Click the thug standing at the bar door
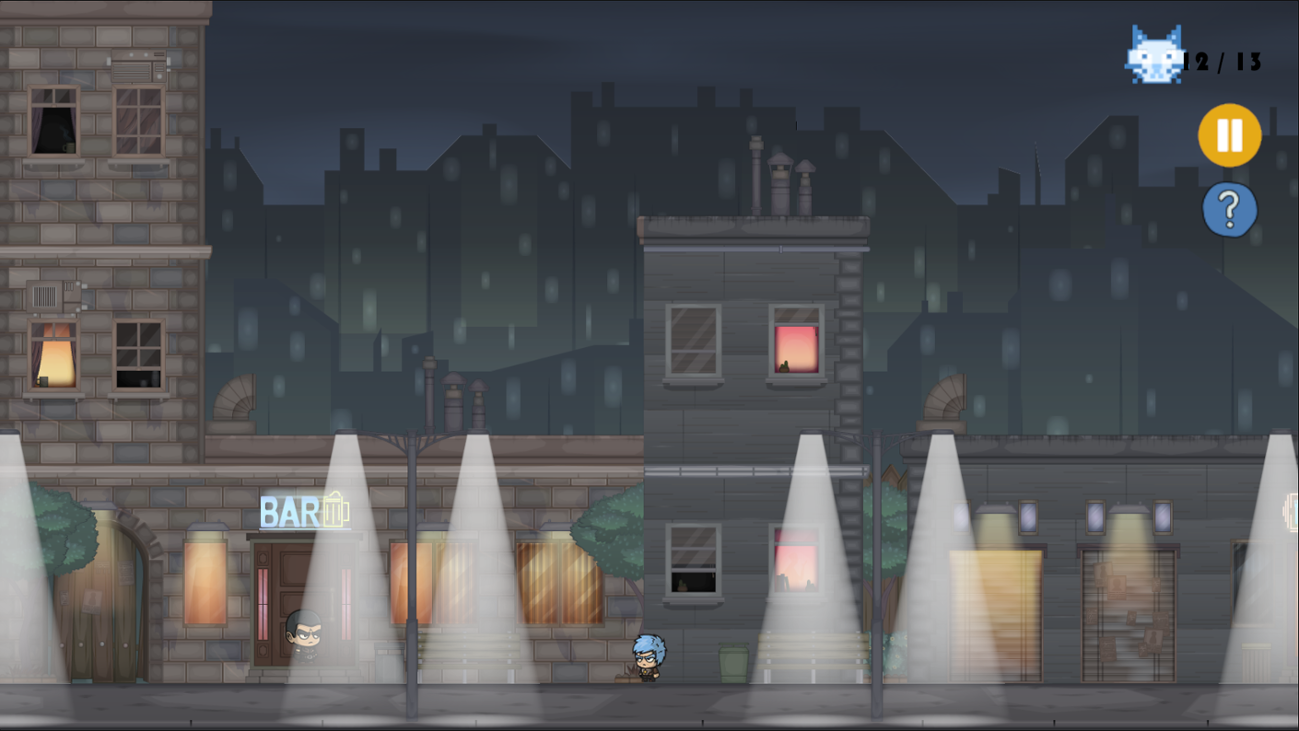This screenshot has width=1299, height=731. (x=303, y=634)
